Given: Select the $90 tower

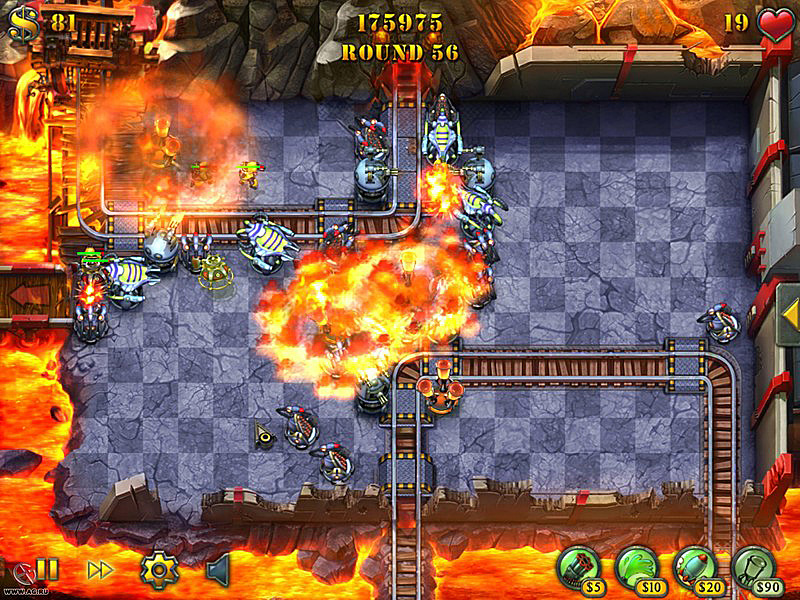Looking at the screenshot, I should point(753,565).
